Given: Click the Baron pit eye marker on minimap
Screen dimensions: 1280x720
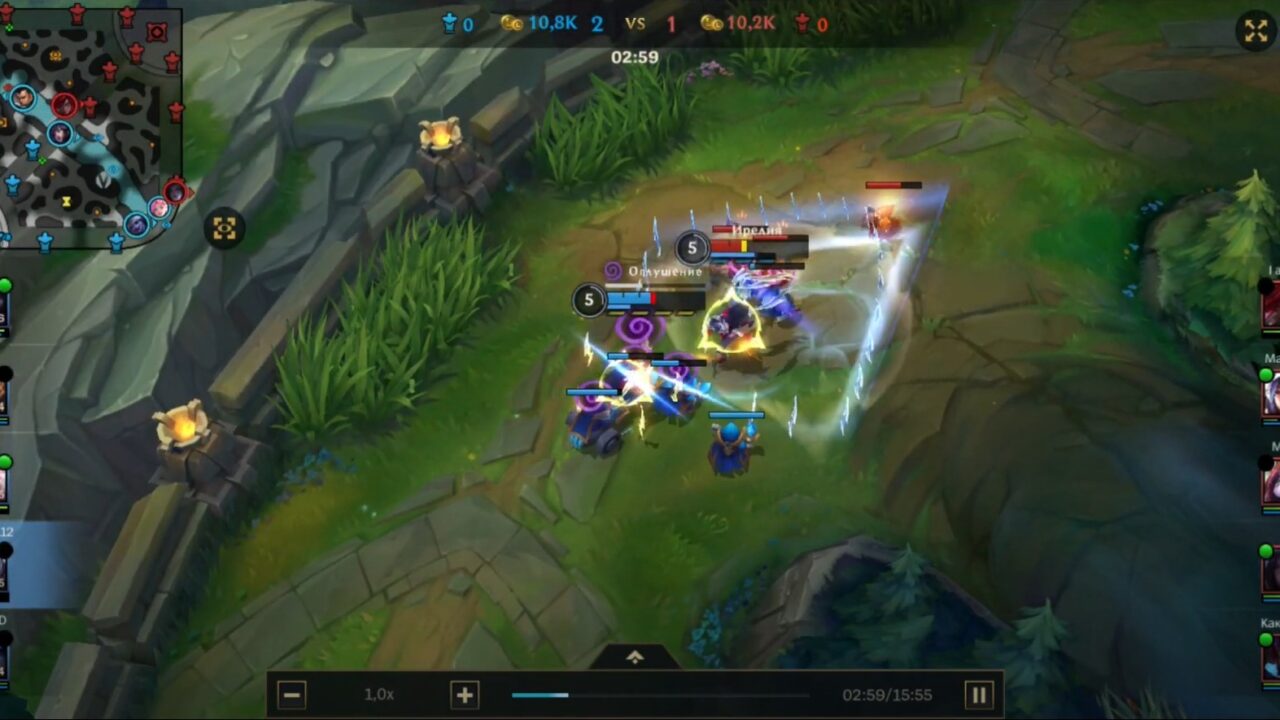Looking at the screenshot, I should pyautogui.click(x=114, y=168).
